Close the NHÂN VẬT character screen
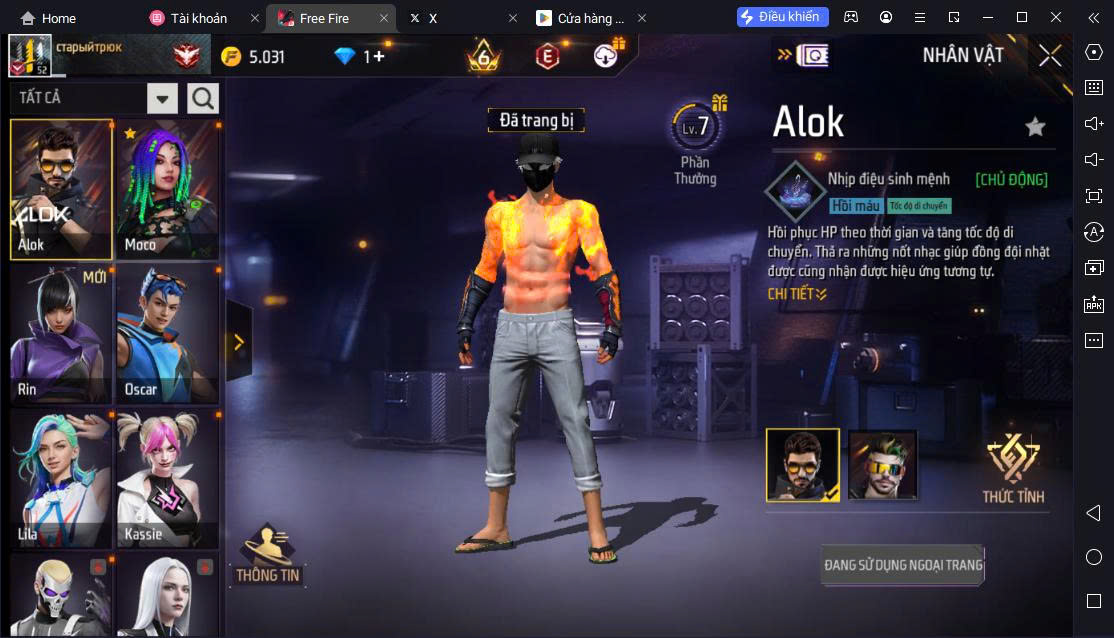This screenshot has height=638, width=1114. click(1050, 55)
